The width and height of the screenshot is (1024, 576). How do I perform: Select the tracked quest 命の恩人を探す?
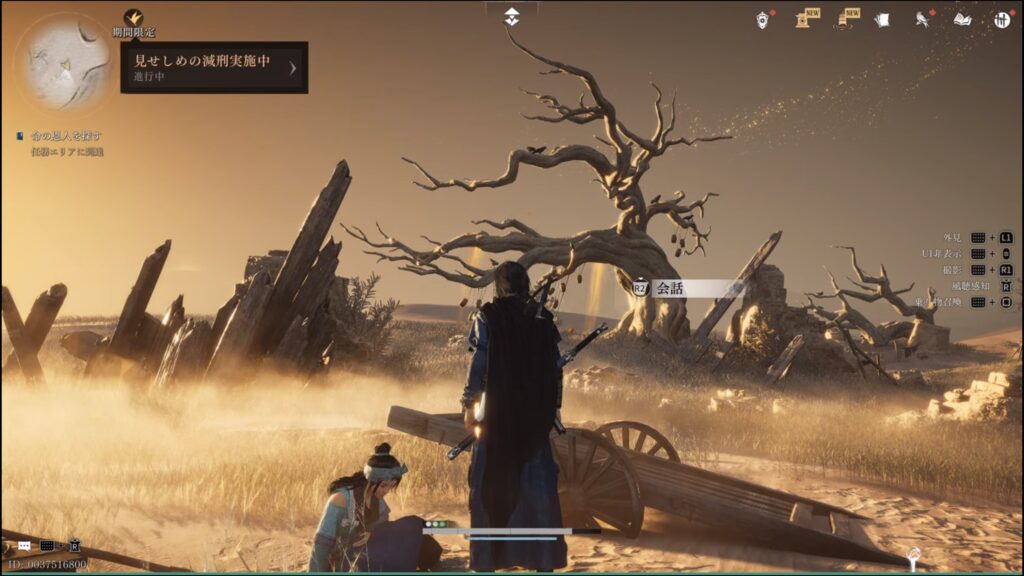64,136
